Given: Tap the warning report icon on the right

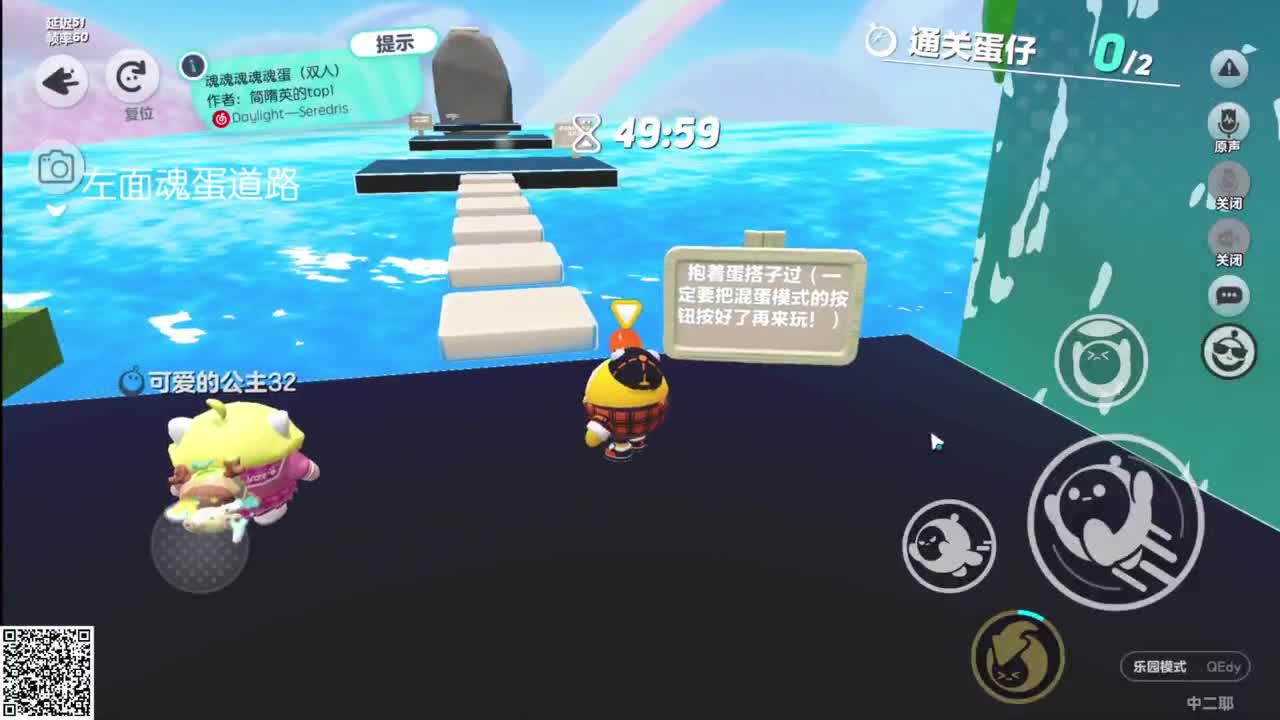Looking at the screenshot, I should tap(1228, 68).
